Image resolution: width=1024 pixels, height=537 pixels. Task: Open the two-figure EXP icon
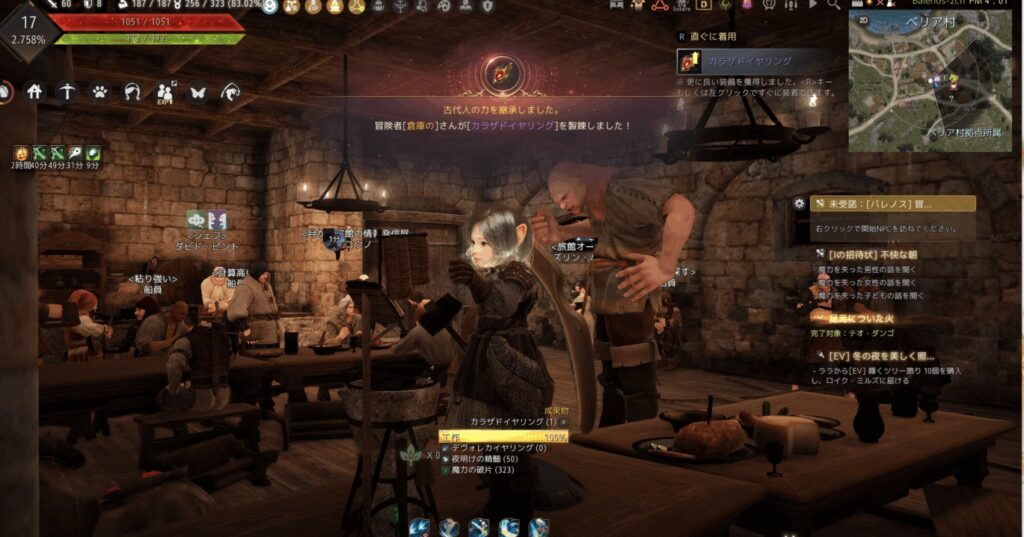165,92
